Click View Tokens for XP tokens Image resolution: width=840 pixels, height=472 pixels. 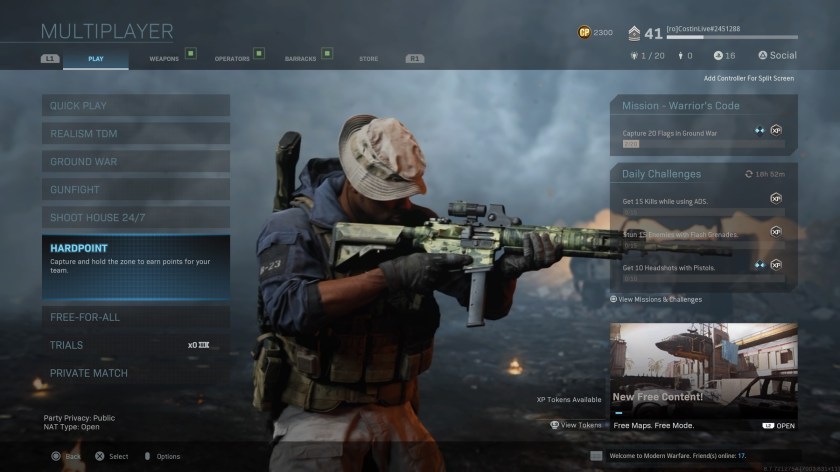point(576,425)
